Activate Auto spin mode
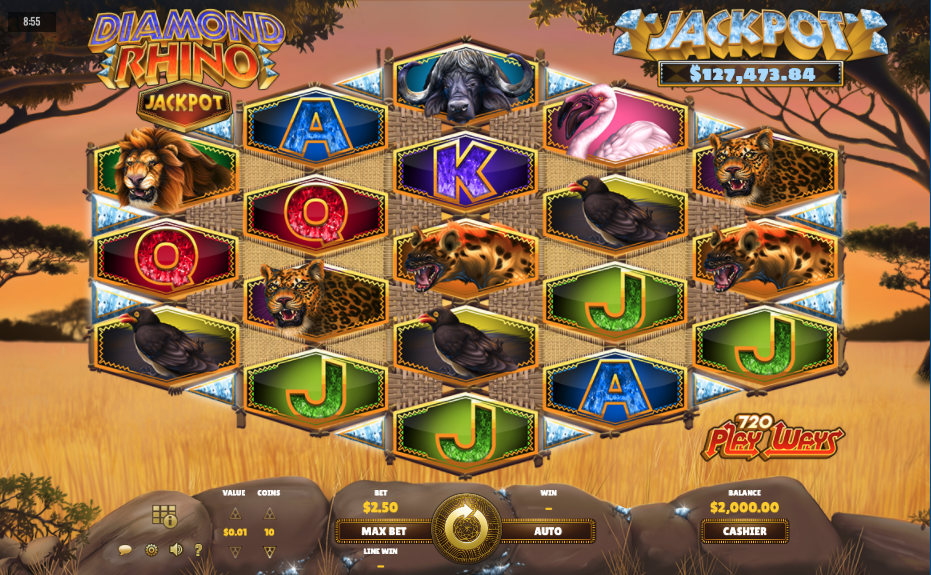The width and height of the screenshot is (931, 575). 547,531
